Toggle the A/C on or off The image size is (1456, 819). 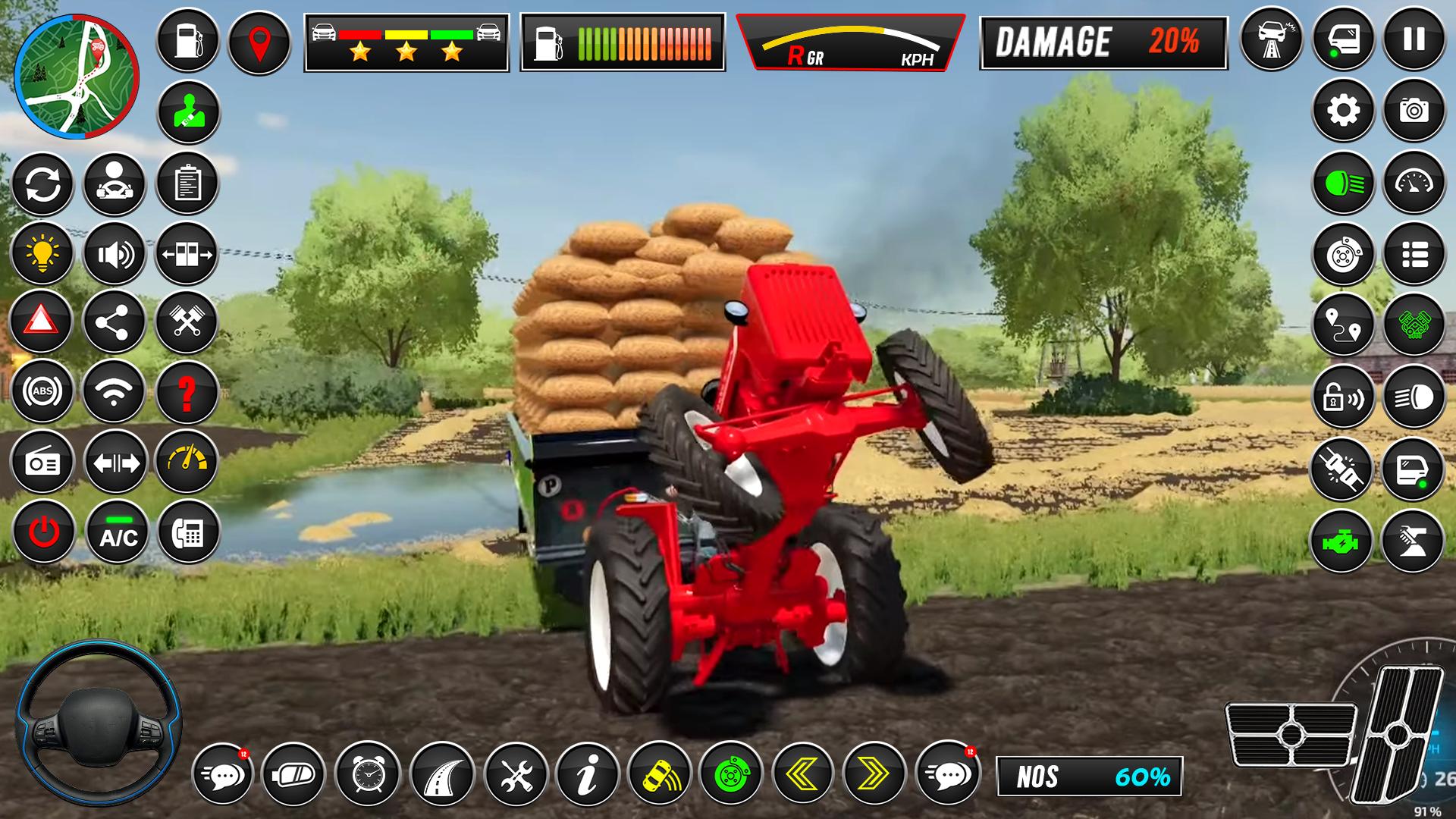tap(115, 531)
